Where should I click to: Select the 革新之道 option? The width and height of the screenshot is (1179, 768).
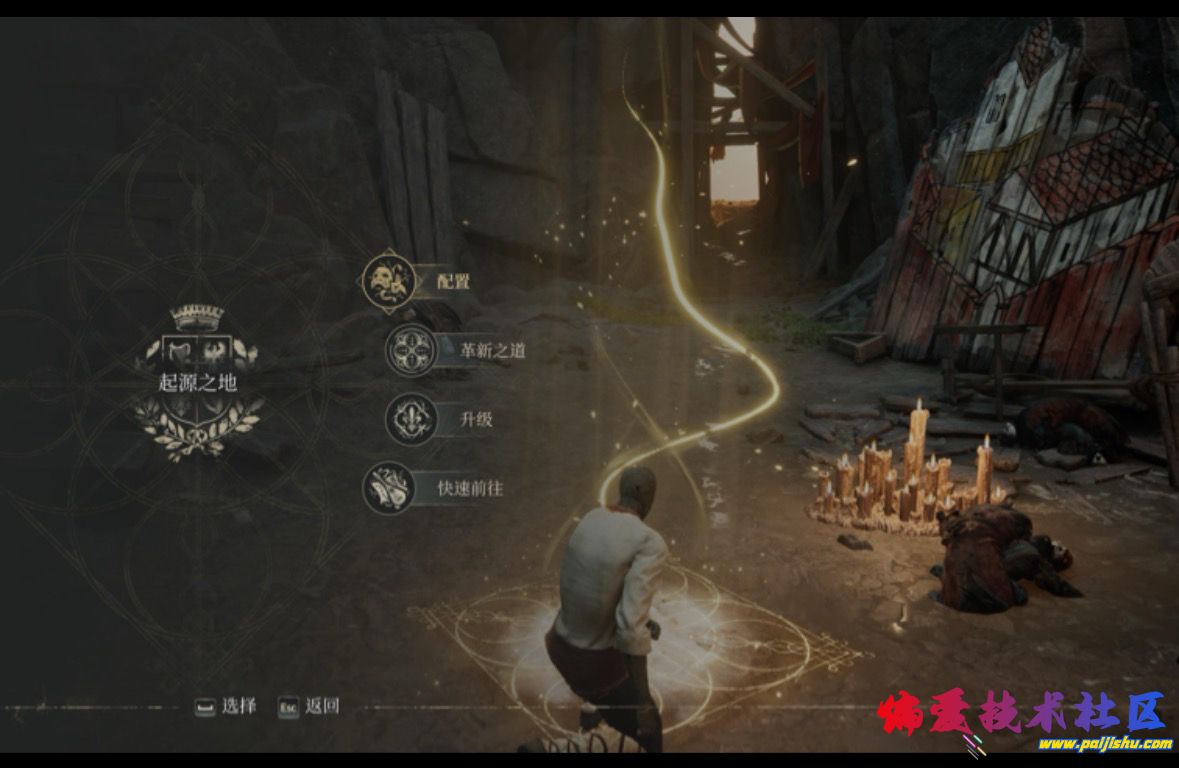tap(491, 350)
